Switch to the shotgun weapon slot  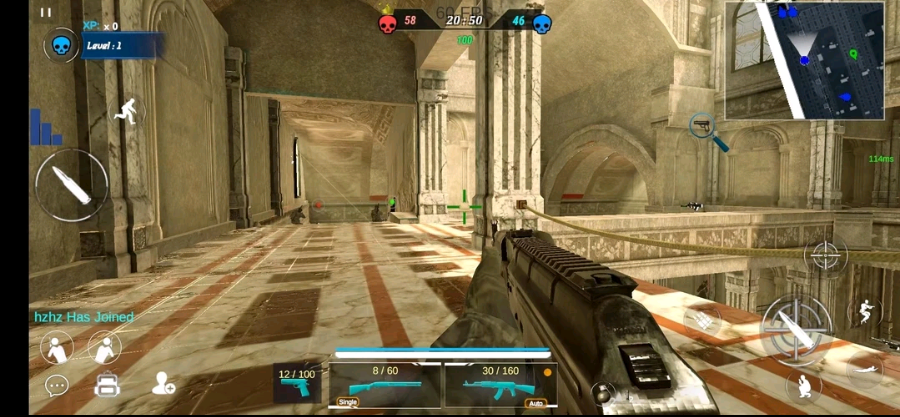point(385,384)
